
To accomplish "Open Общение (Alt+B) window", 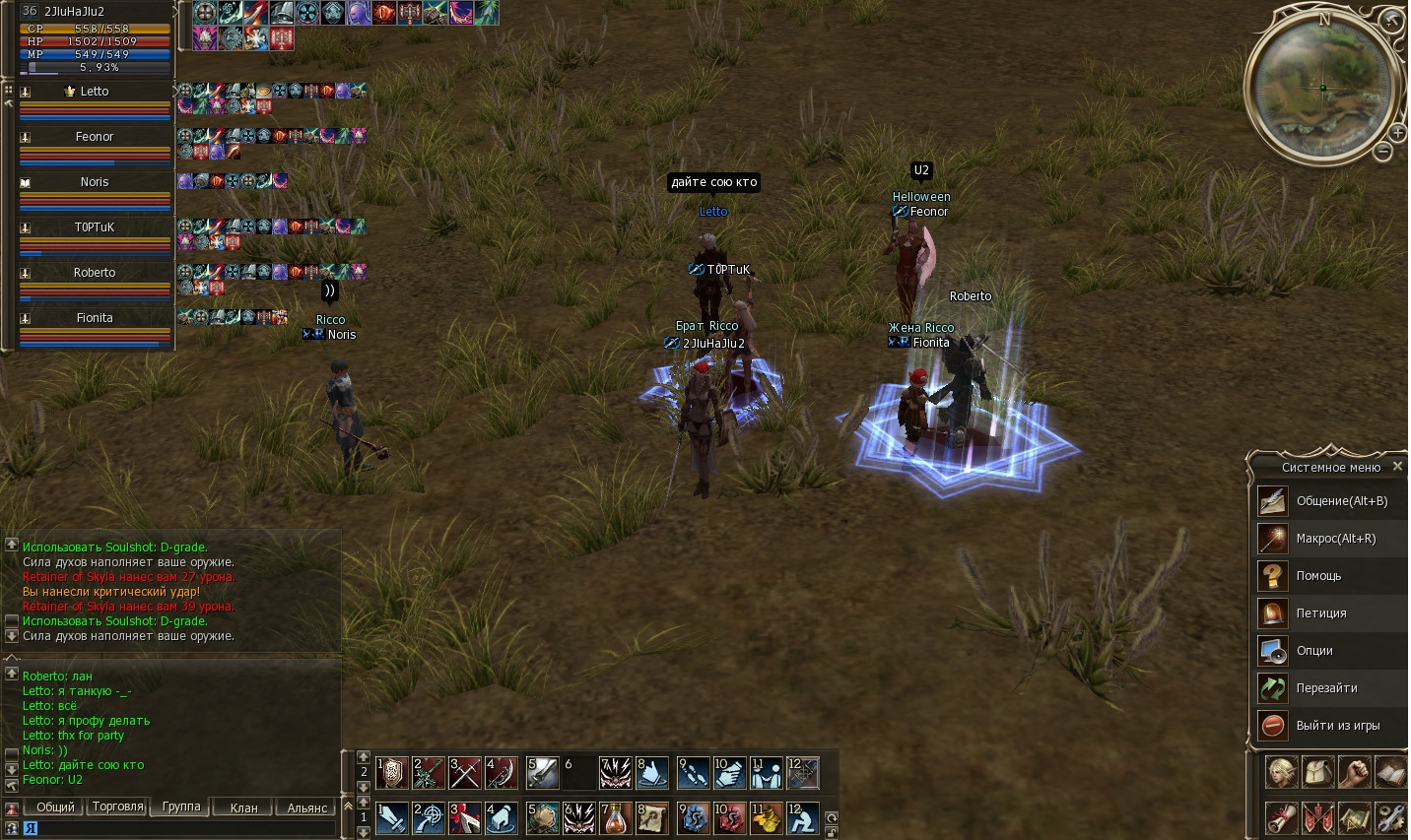I will [1341, 501].
